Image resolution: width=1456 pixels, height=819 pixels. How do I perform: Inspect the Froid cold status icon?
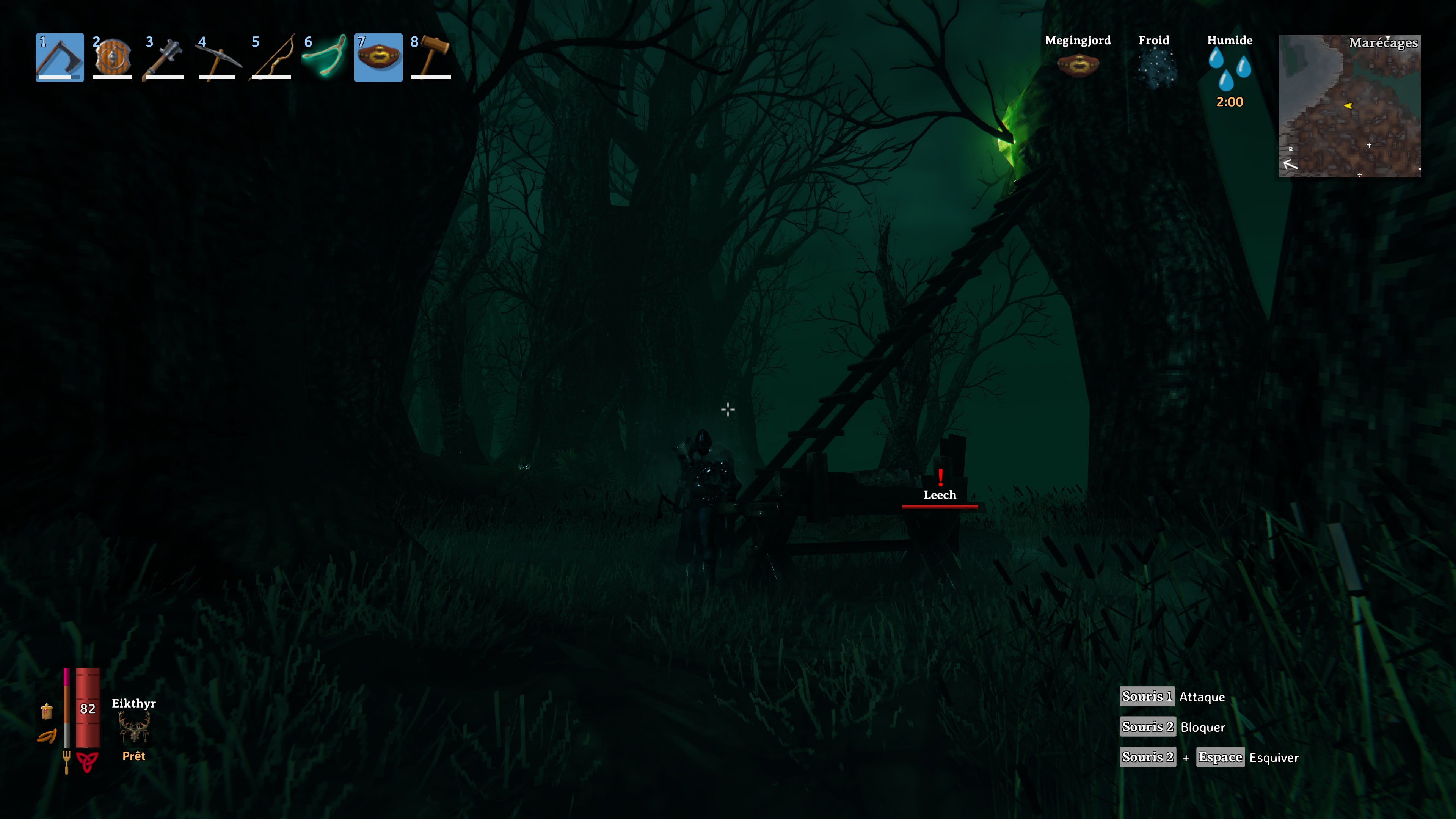tap(1153, 68)
